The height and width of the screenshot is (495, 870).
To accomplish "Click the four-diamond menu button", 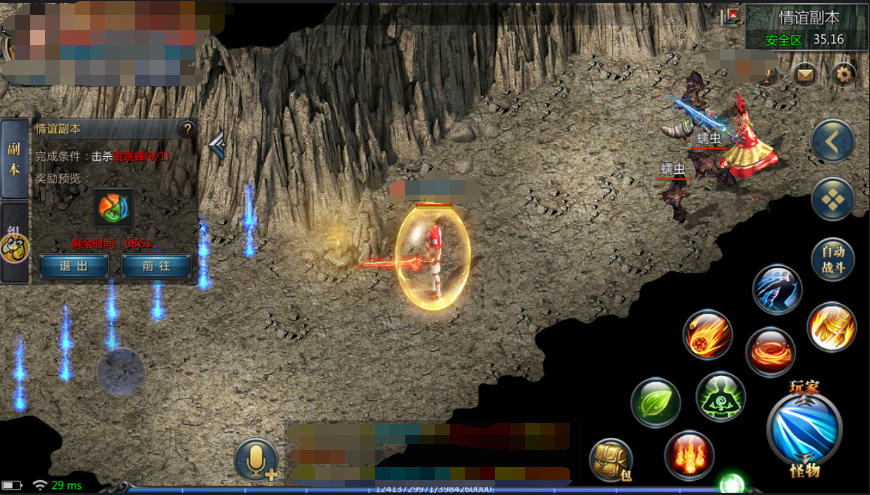I will [832, 199].
